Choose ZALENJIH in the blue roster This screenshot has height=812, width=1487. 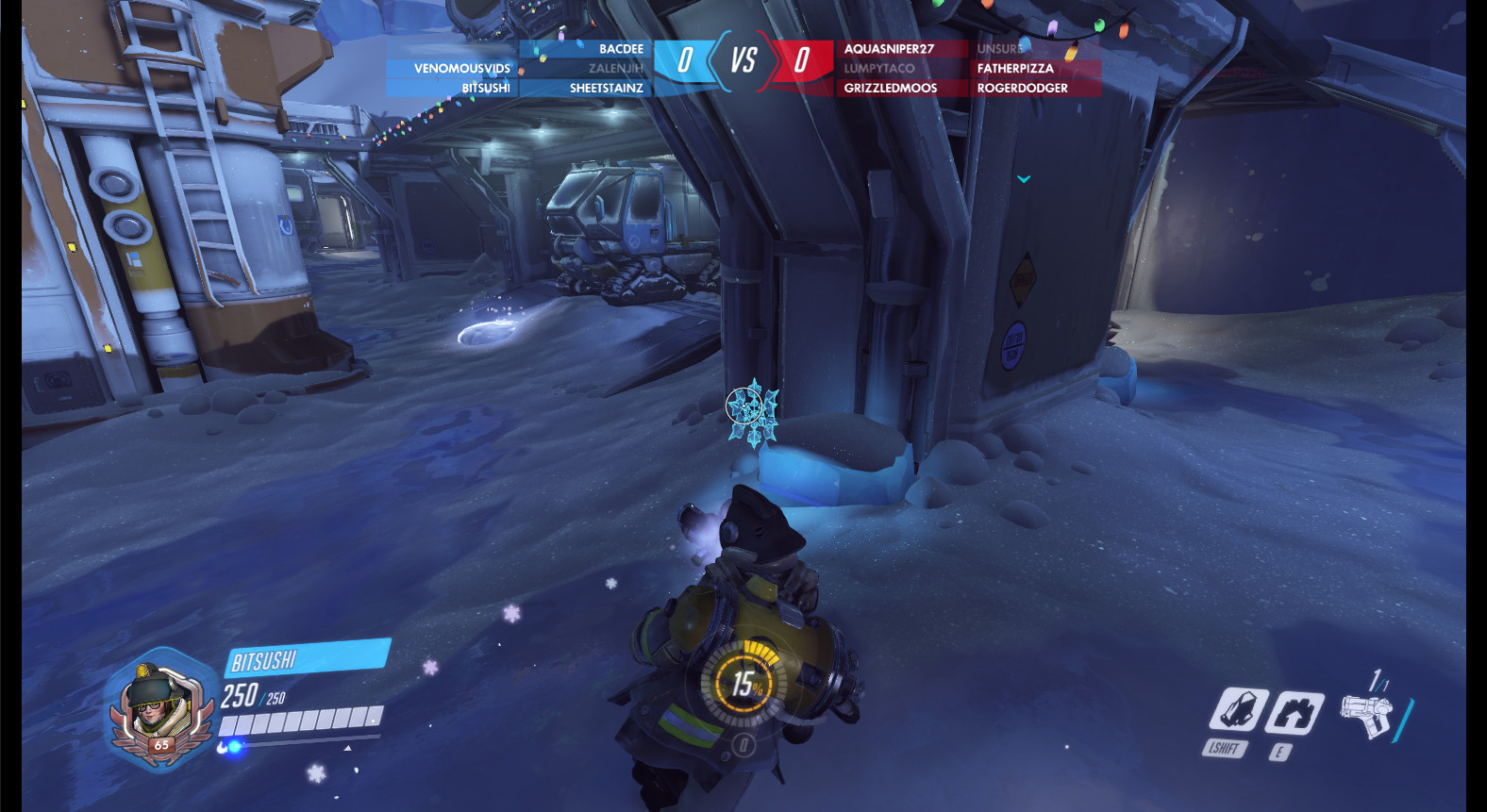615,69
